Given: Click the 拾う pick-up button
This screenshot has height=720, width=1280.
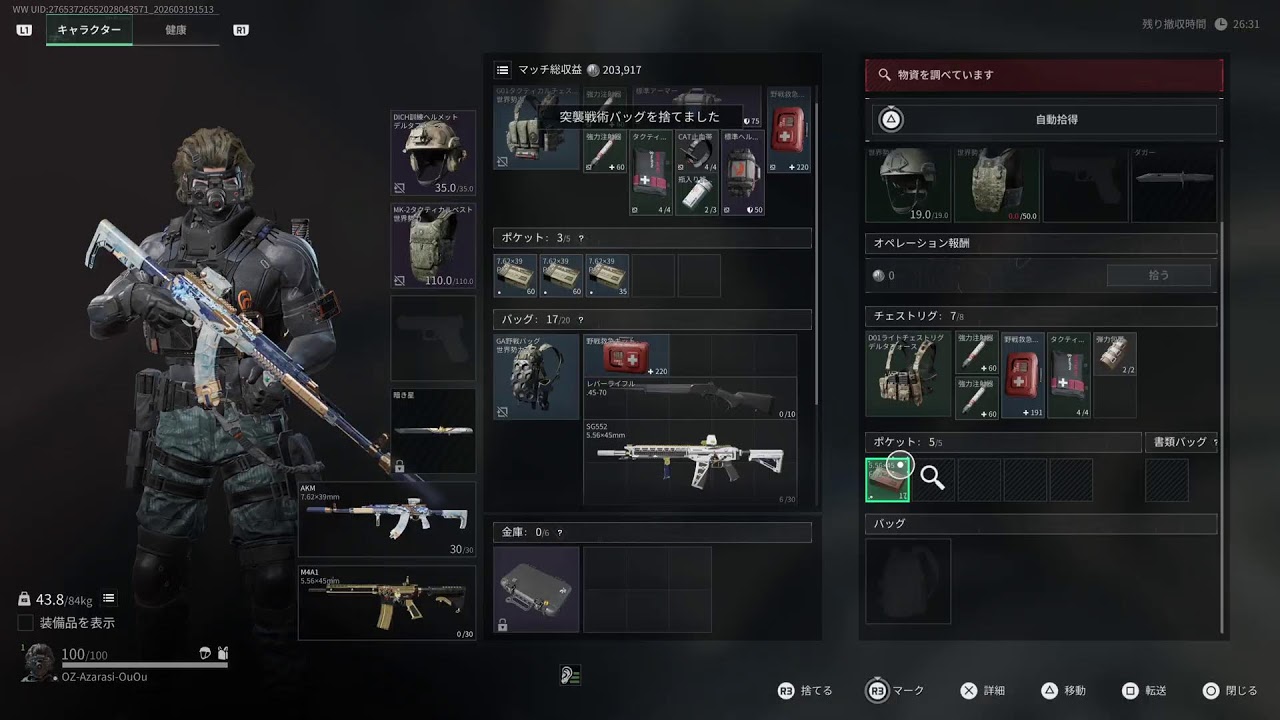Looking at the screenshot, I should (1158, 275).
